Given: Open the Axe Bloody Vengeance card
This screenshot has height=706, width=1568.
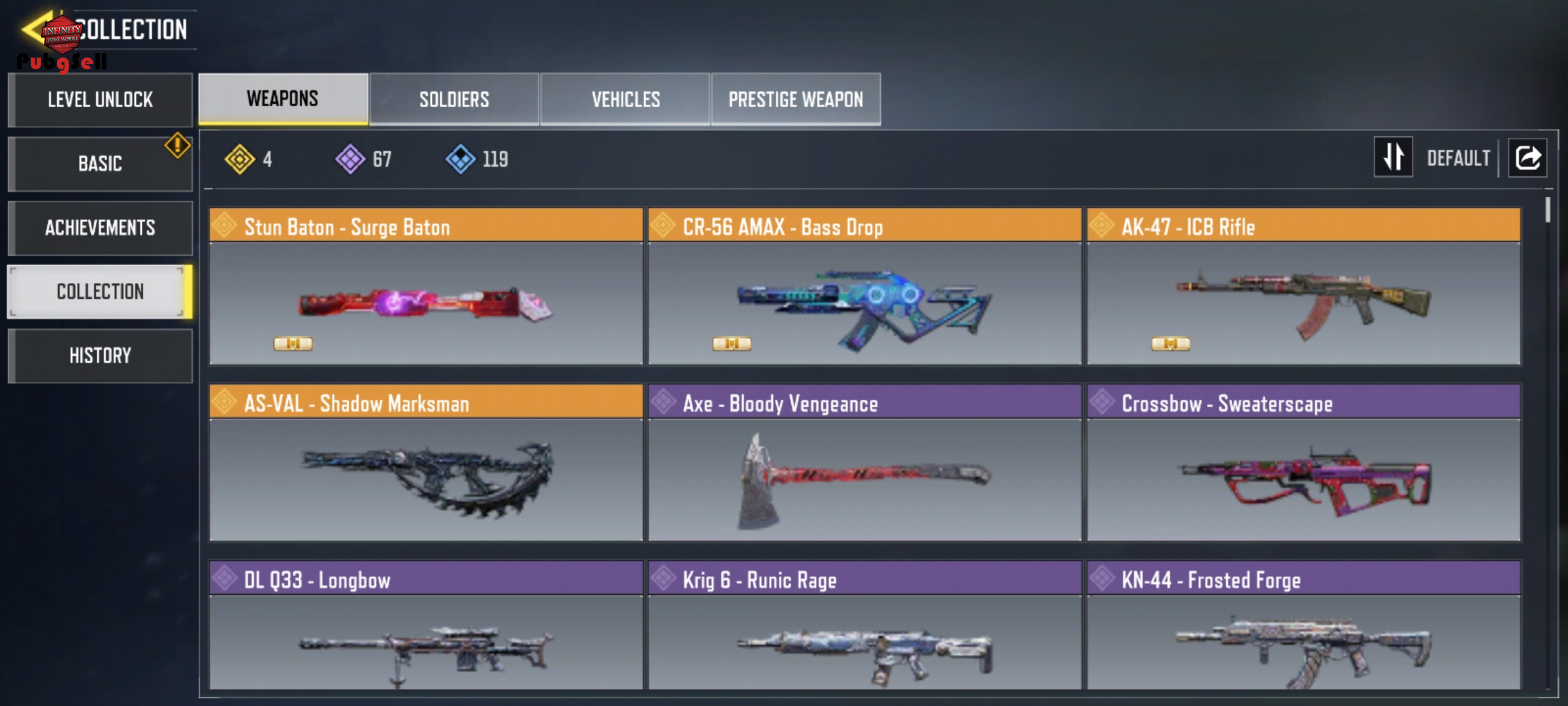Looking at the screenshot, I should (x=864, y=463).
